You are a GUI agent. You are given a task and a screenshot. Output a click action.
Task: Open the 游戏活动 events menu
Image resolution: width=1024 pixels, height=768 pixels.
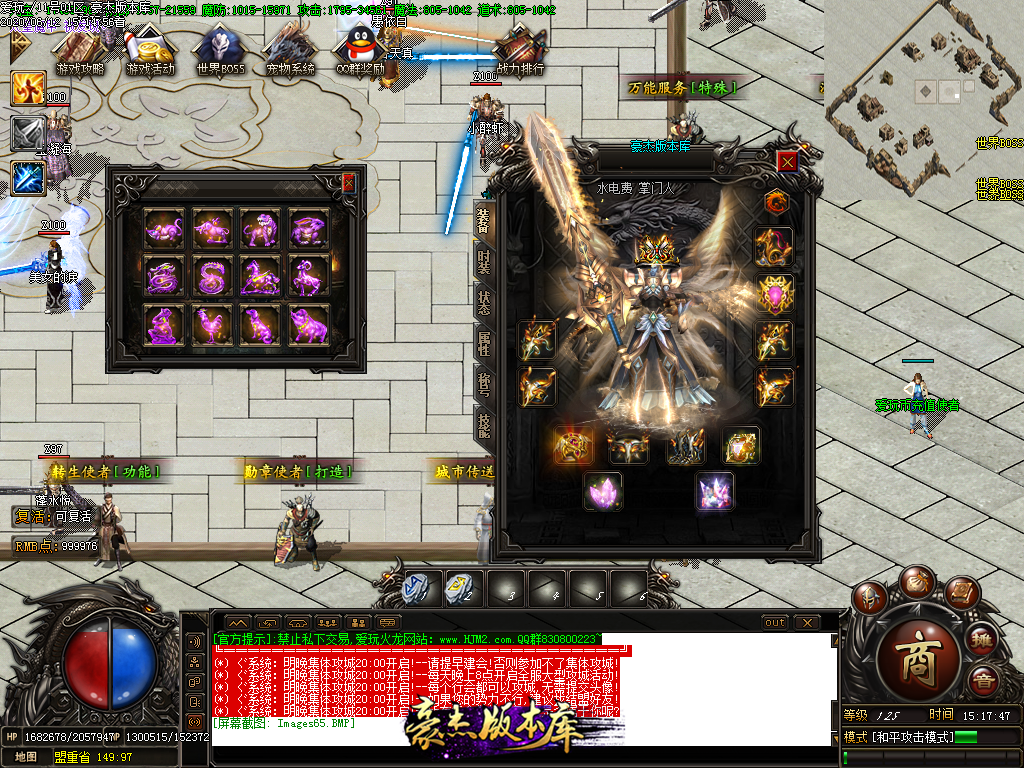click(x=150, y=51)
